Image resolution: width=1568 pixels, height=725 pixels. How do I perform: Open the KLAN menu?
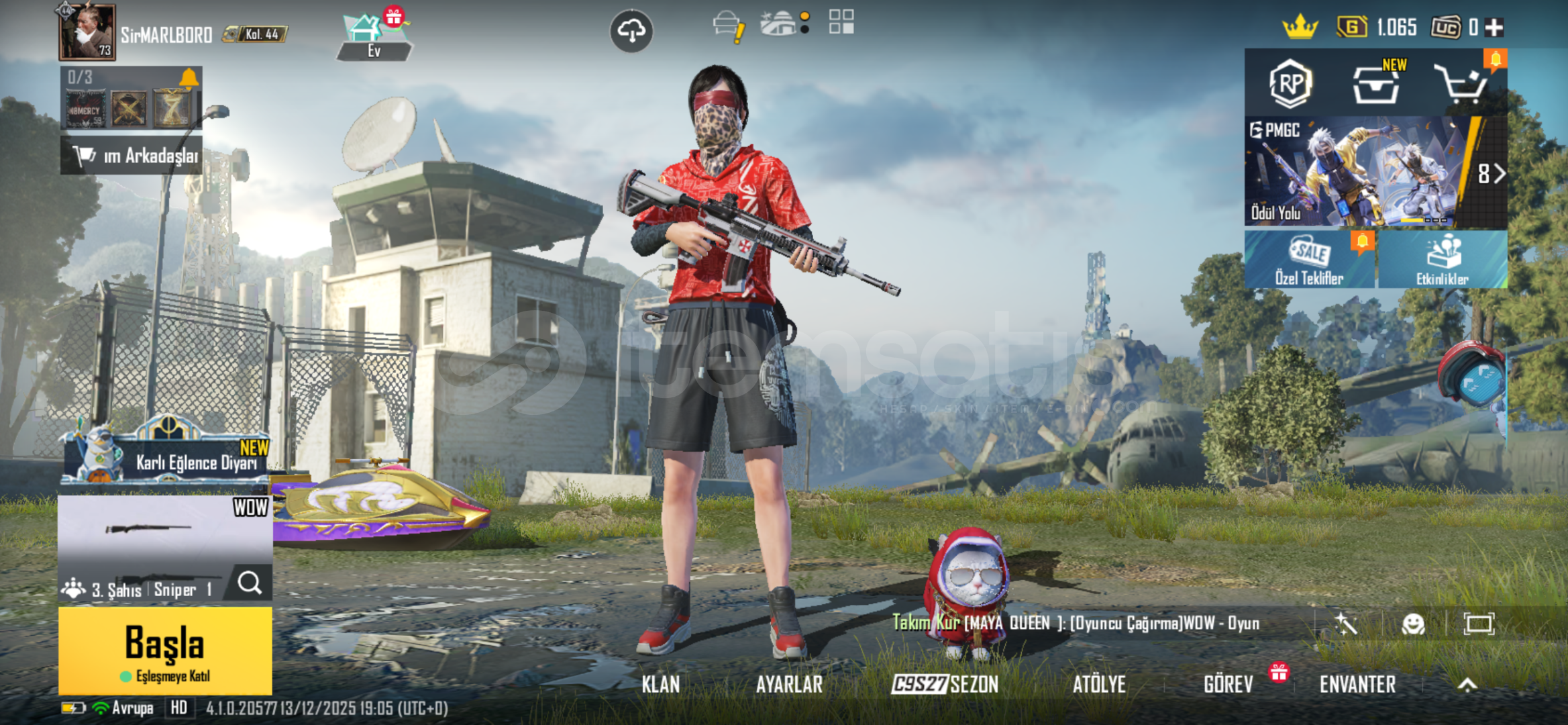click(x=661, y=684)
